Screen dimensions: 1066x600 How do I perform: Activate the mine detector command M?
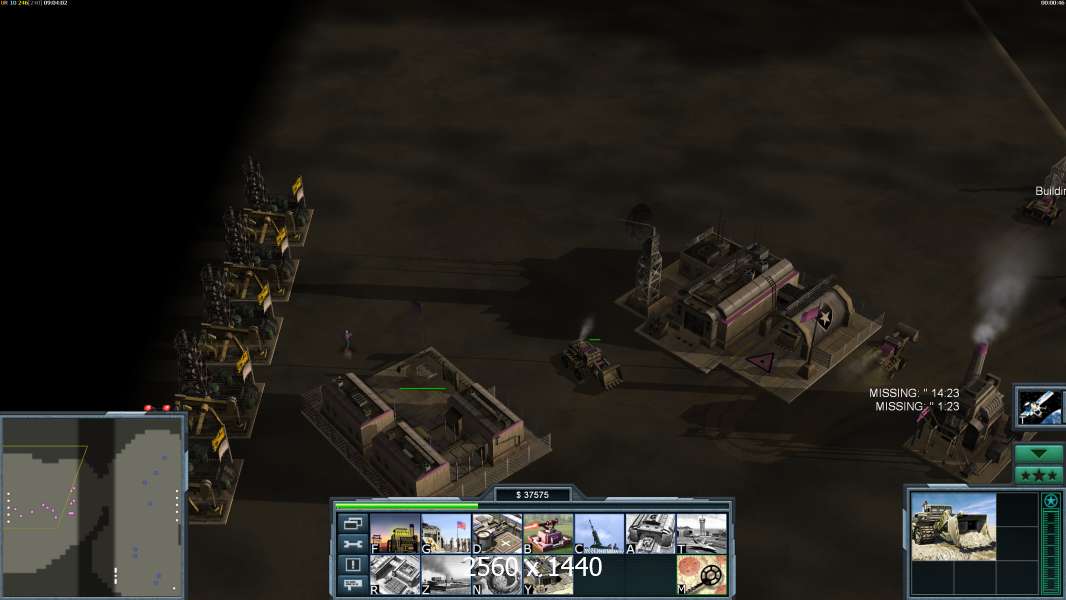coord(701,575)
